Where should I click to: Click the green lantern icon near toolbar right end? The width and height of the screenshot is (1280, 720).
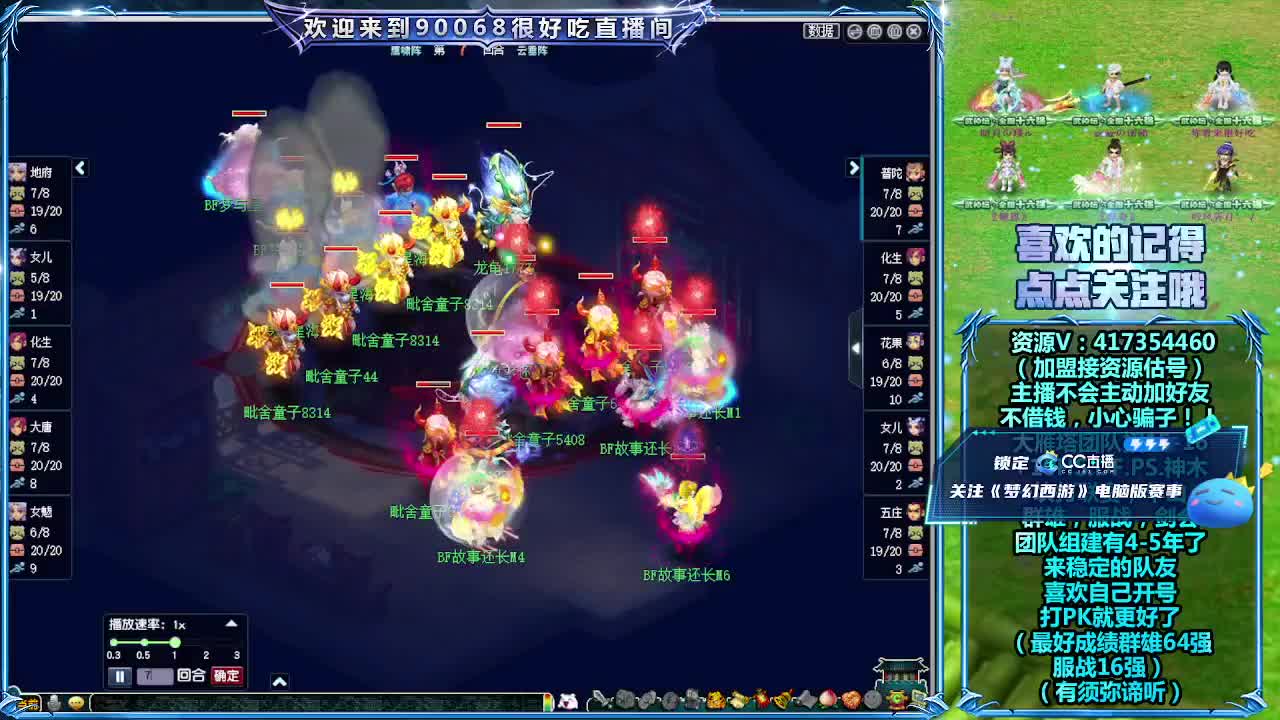click(x=897, y=701)
